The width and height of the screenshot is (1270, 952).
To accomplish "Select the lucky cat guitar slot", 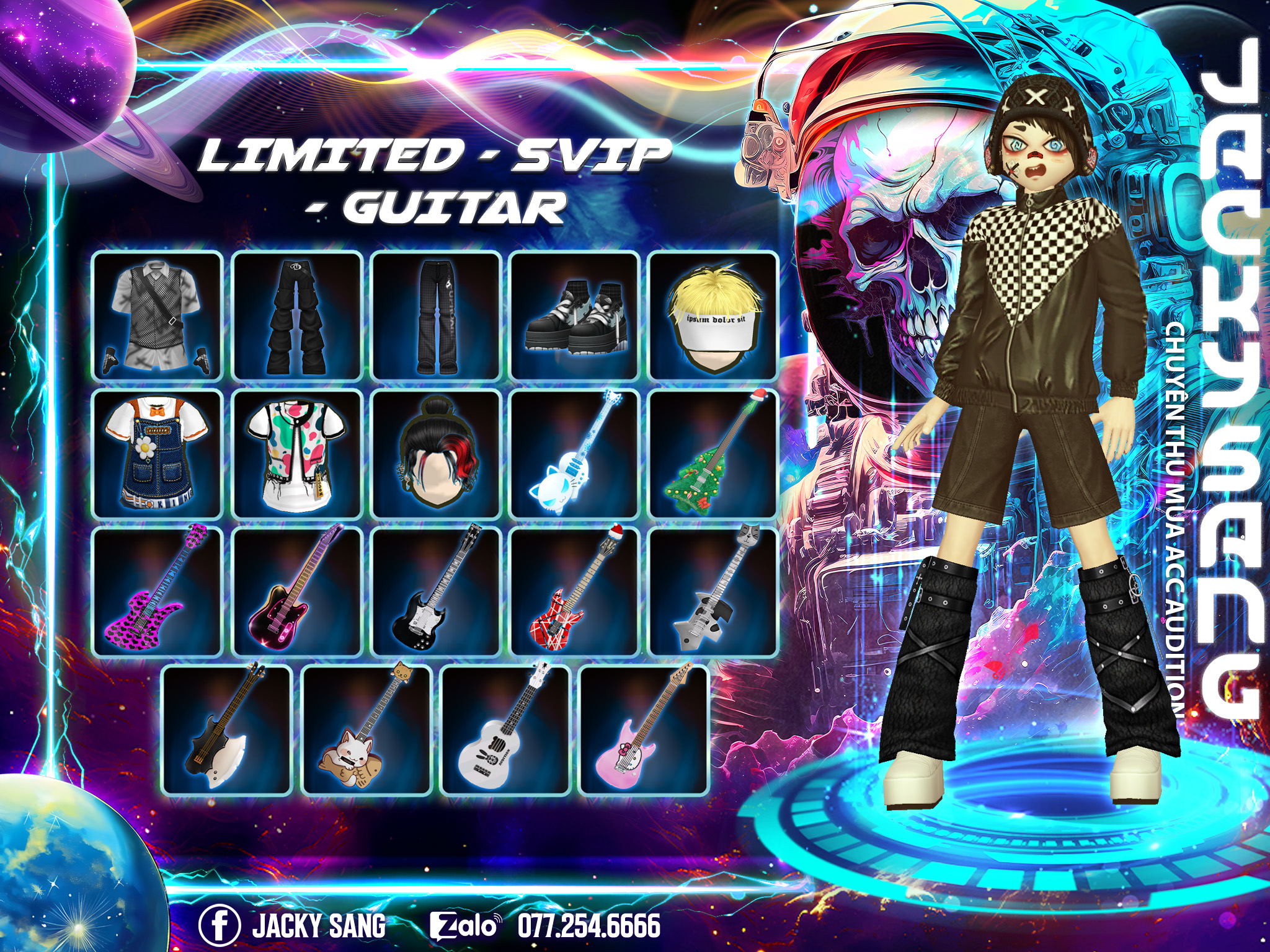I will [x=366, y=730].
